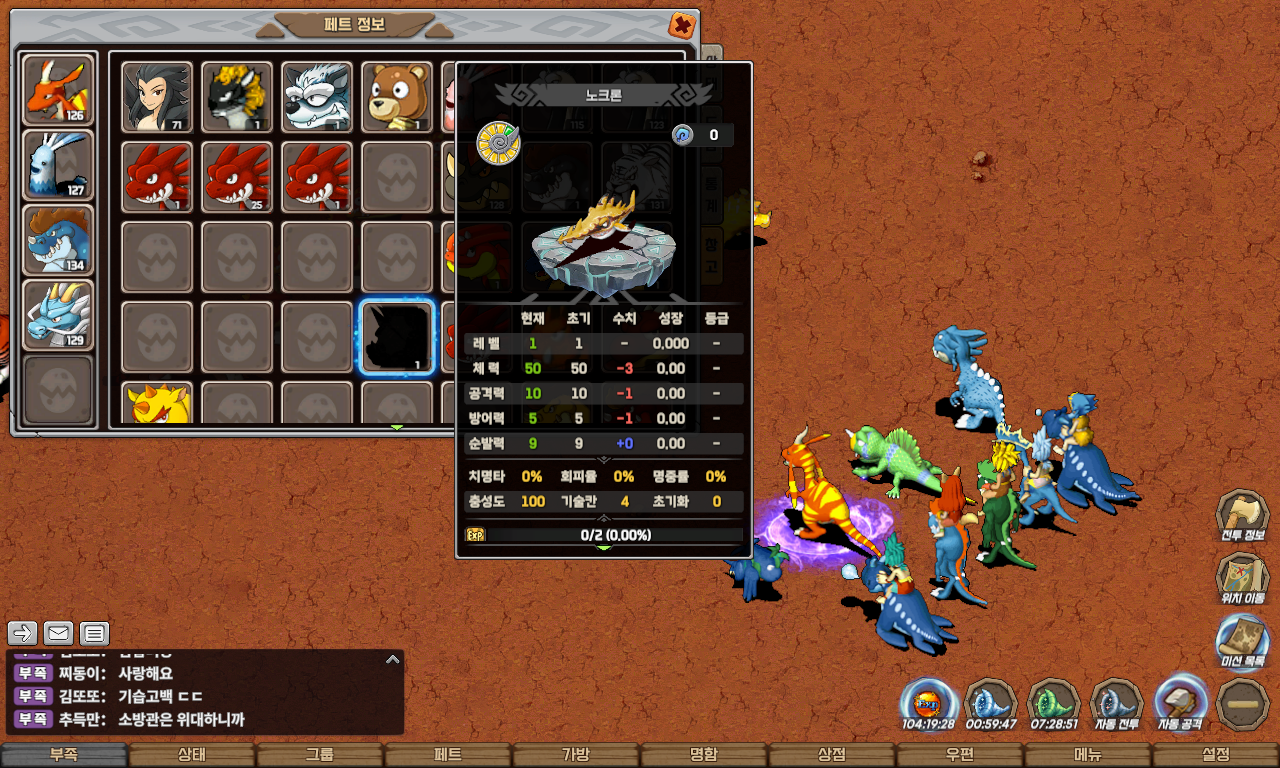Choose the red dragon pet marked 25

point(237,177)
